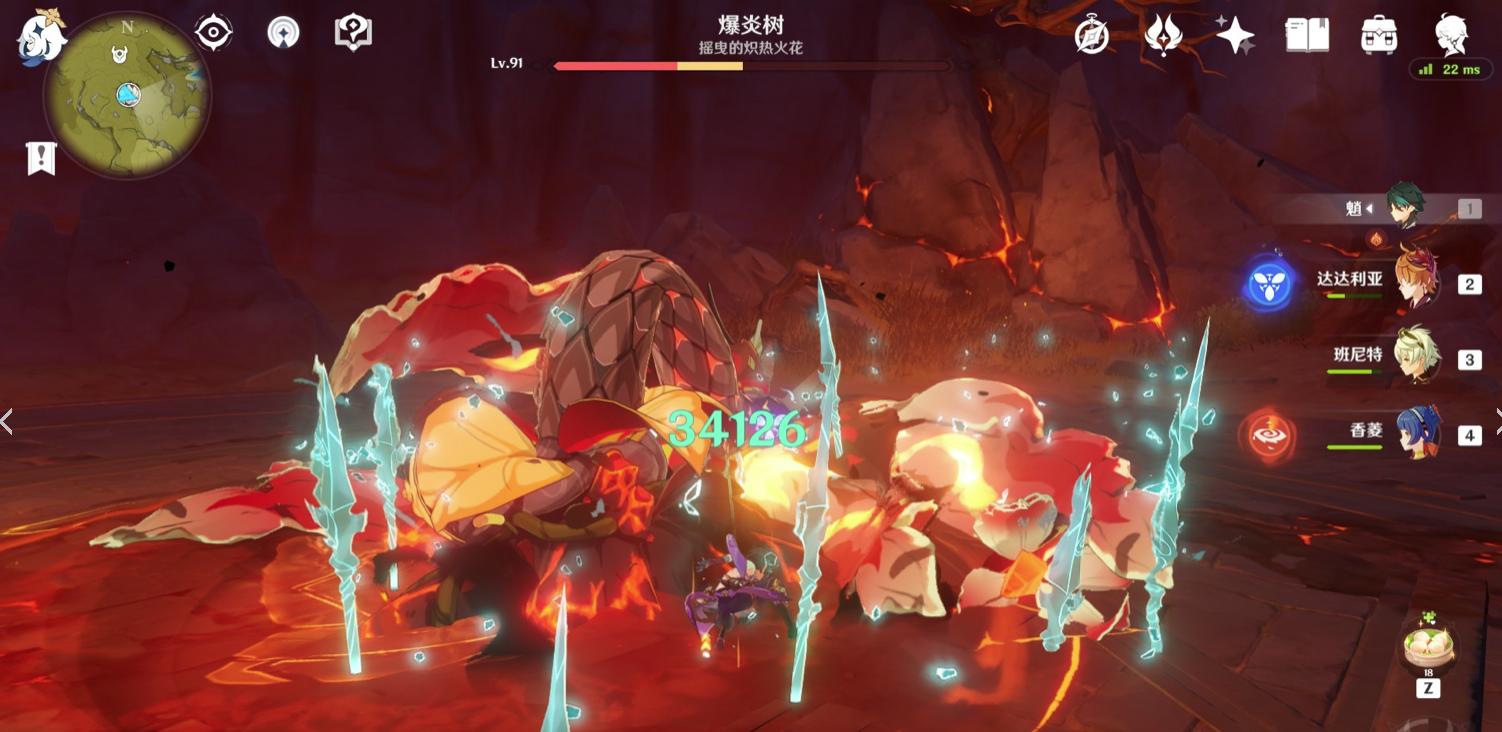1502x732 pixels.
Task: Open the Wish banner screen
Action: [x=1236, y=34]
